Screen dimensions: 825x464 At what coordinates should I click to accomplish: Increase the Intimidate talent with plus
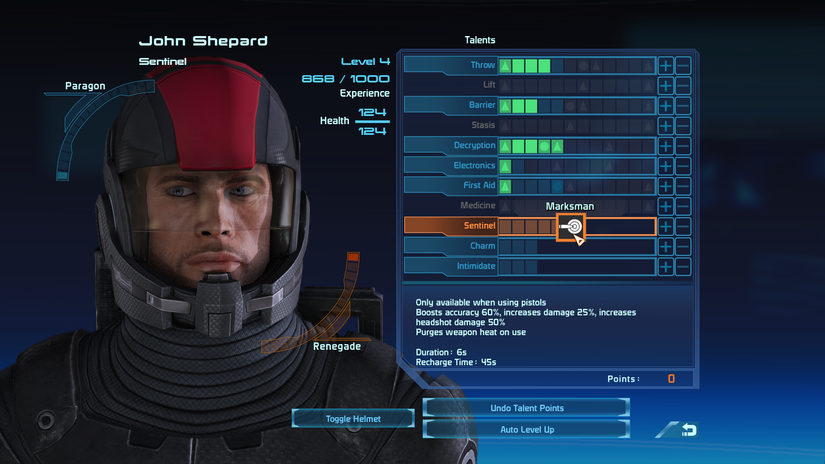pos(666,267)
